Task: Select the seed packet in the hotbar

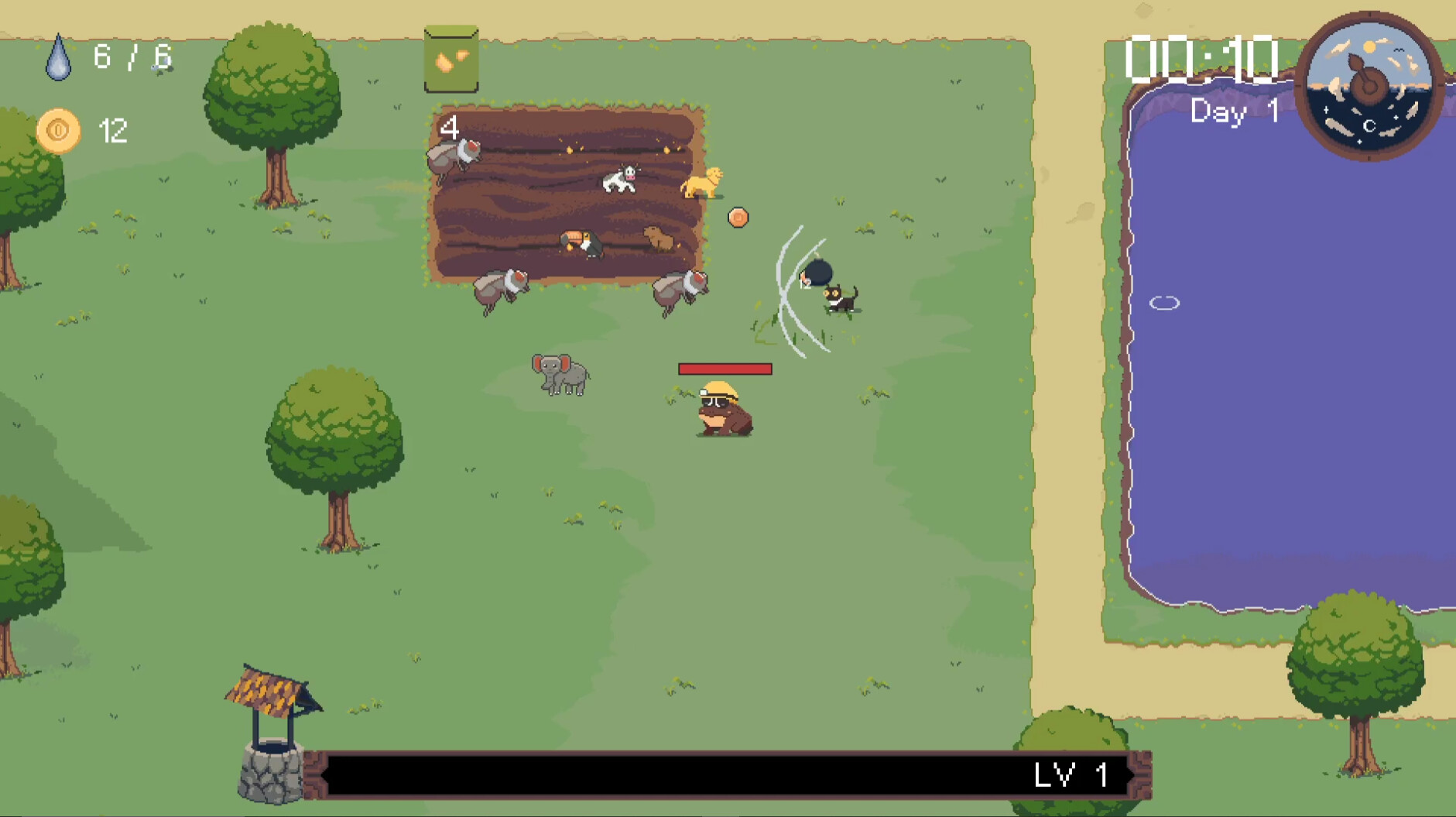Action: [x=451, y=60]
